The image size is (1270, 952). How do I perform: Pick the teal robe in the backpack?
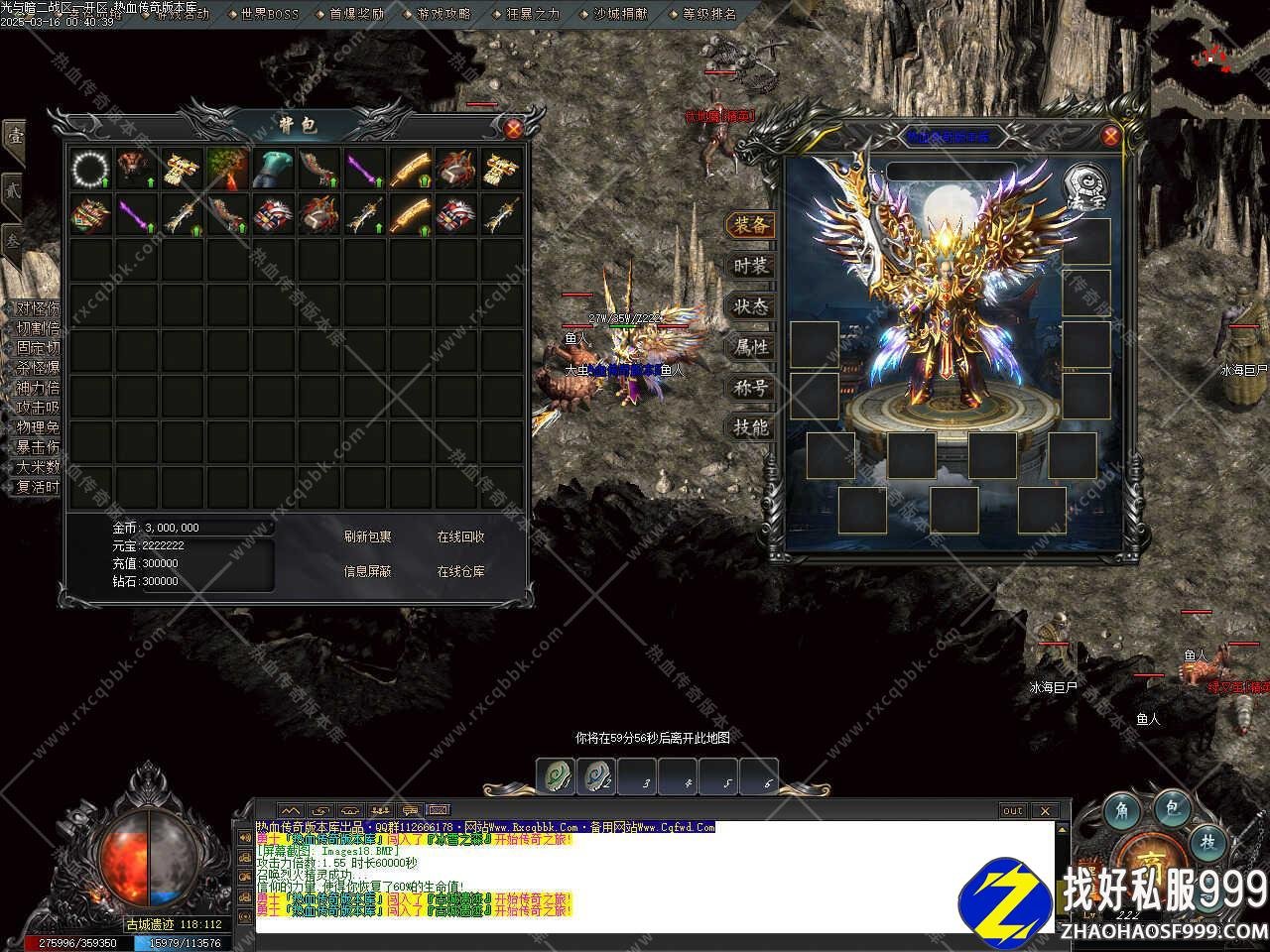(x=273, y=170)
